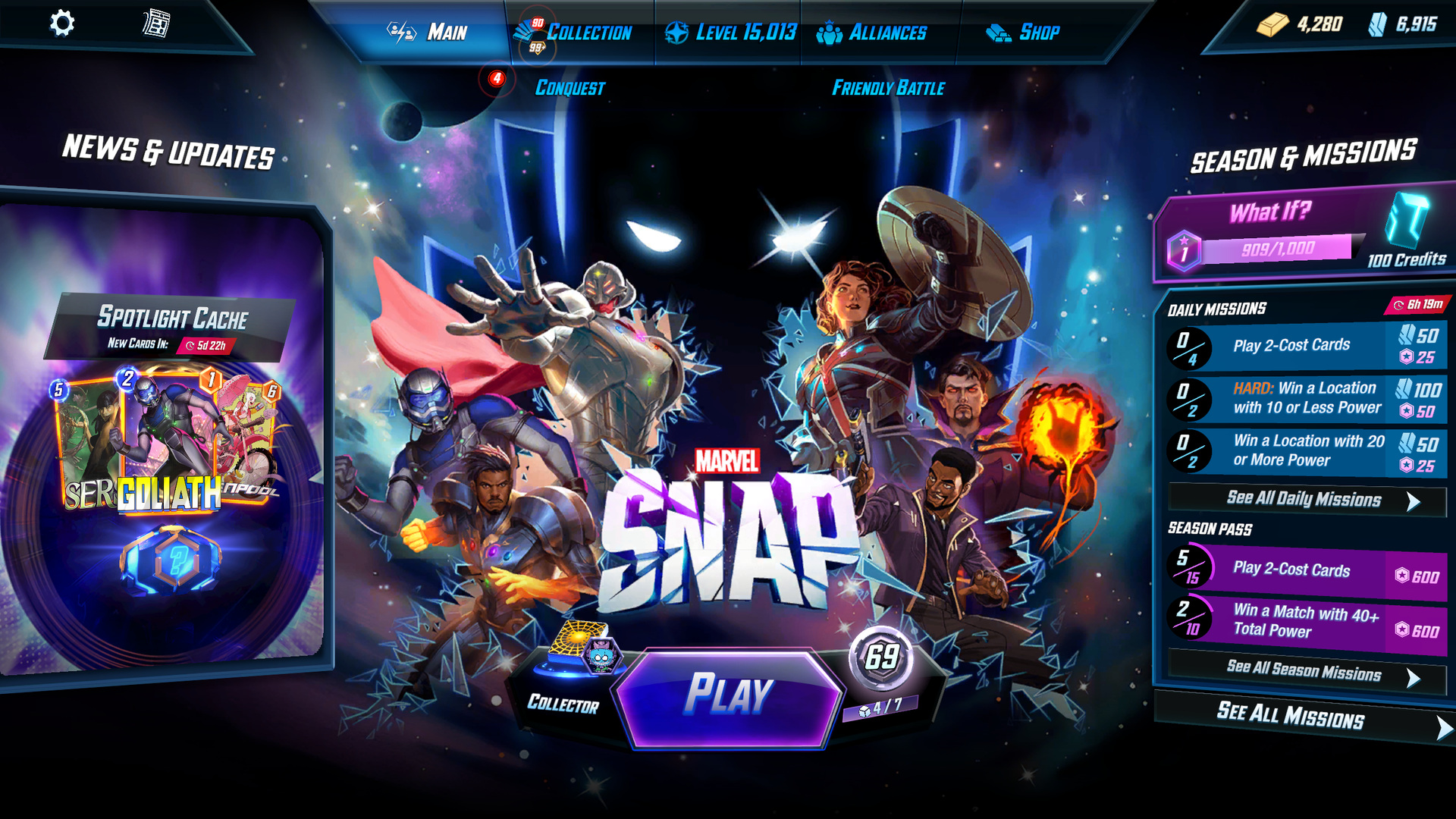Open the game settings gear
The width and height of the screenshot is (1456, 819).
pos(64,24)
